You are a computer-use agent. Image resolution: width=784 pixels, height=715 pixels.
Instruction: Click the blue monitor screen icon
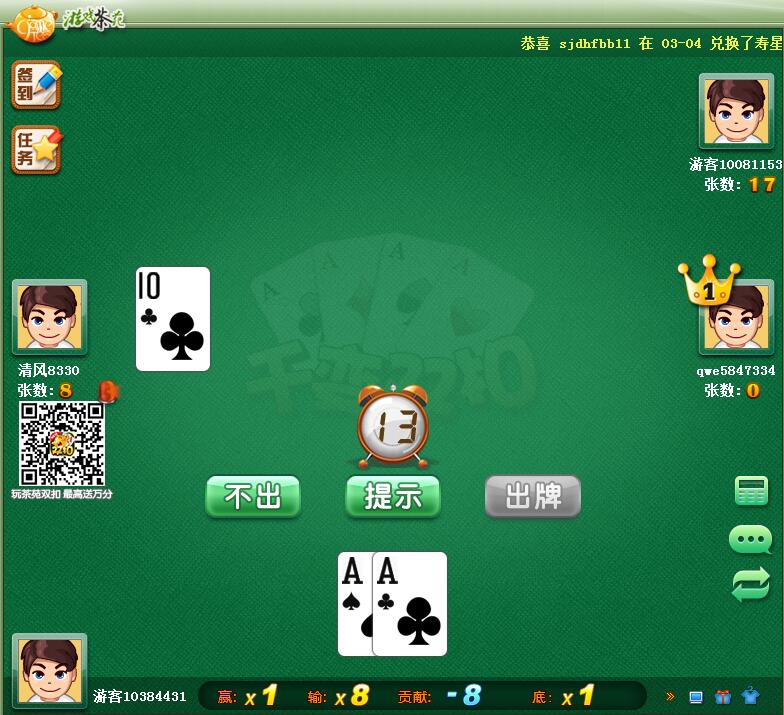pyautogui.click(x=696, y=697)
